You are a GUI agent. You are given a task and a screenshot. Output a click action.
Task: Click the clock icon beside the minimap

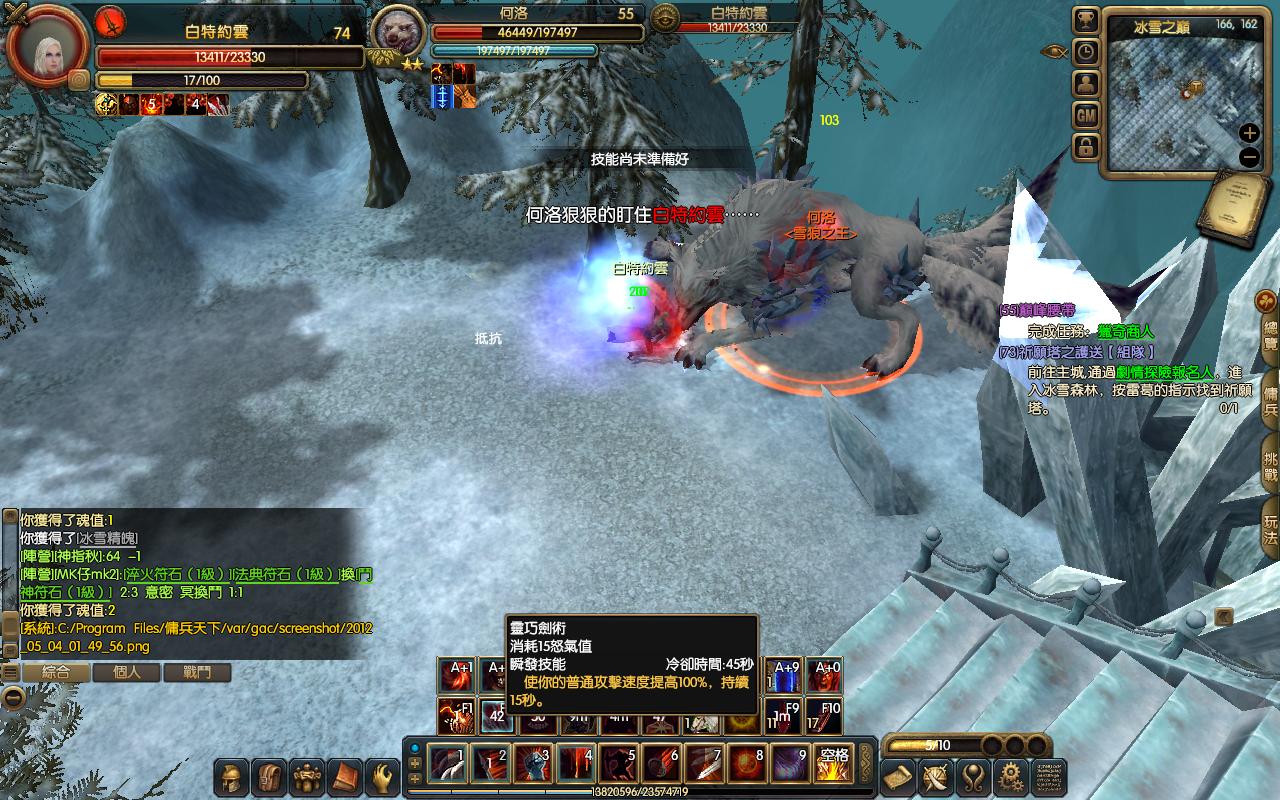pos(1086,52)
